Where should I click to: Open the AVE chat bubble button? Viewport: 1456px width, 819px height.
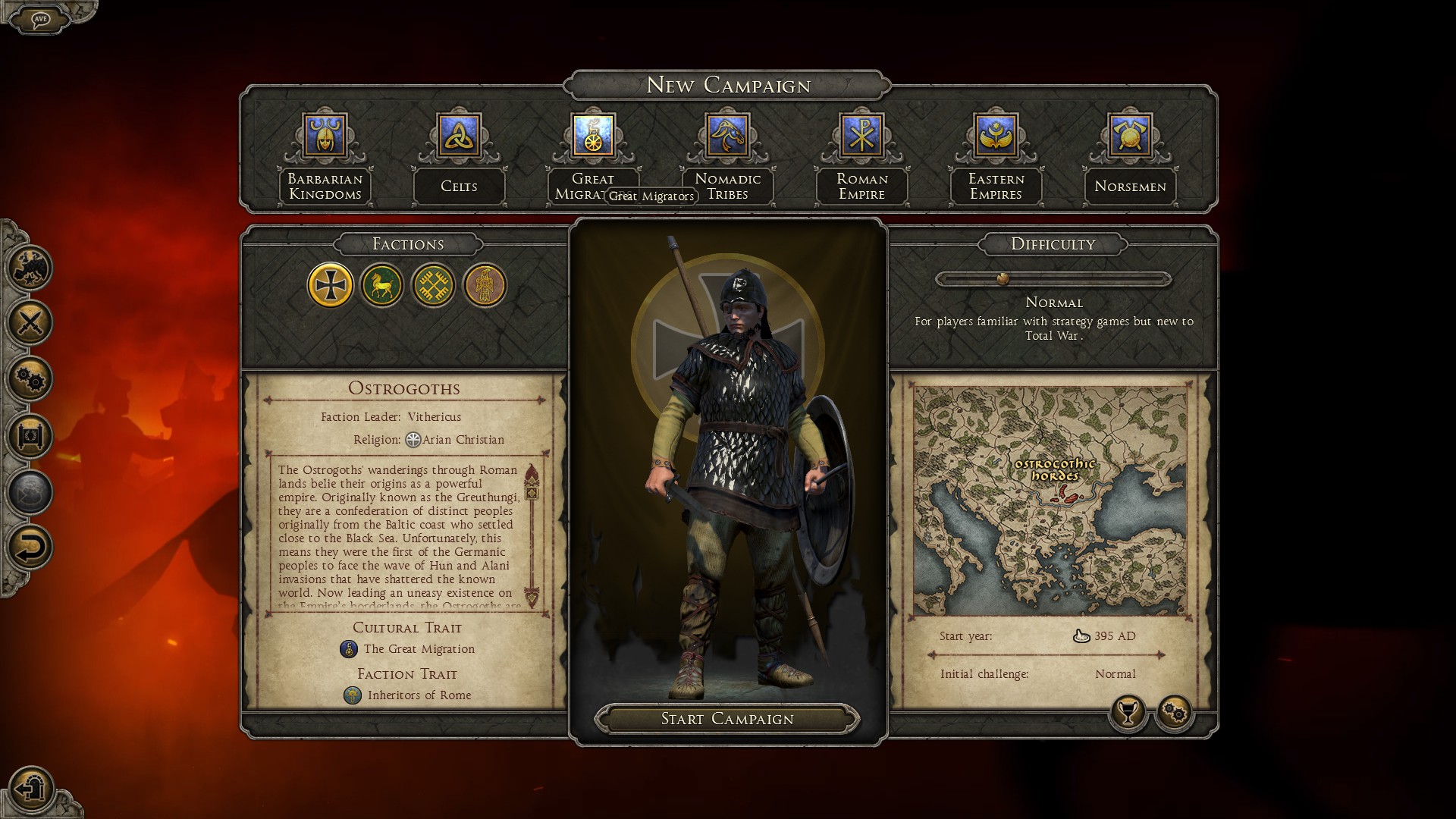click(x=39, y=18)
